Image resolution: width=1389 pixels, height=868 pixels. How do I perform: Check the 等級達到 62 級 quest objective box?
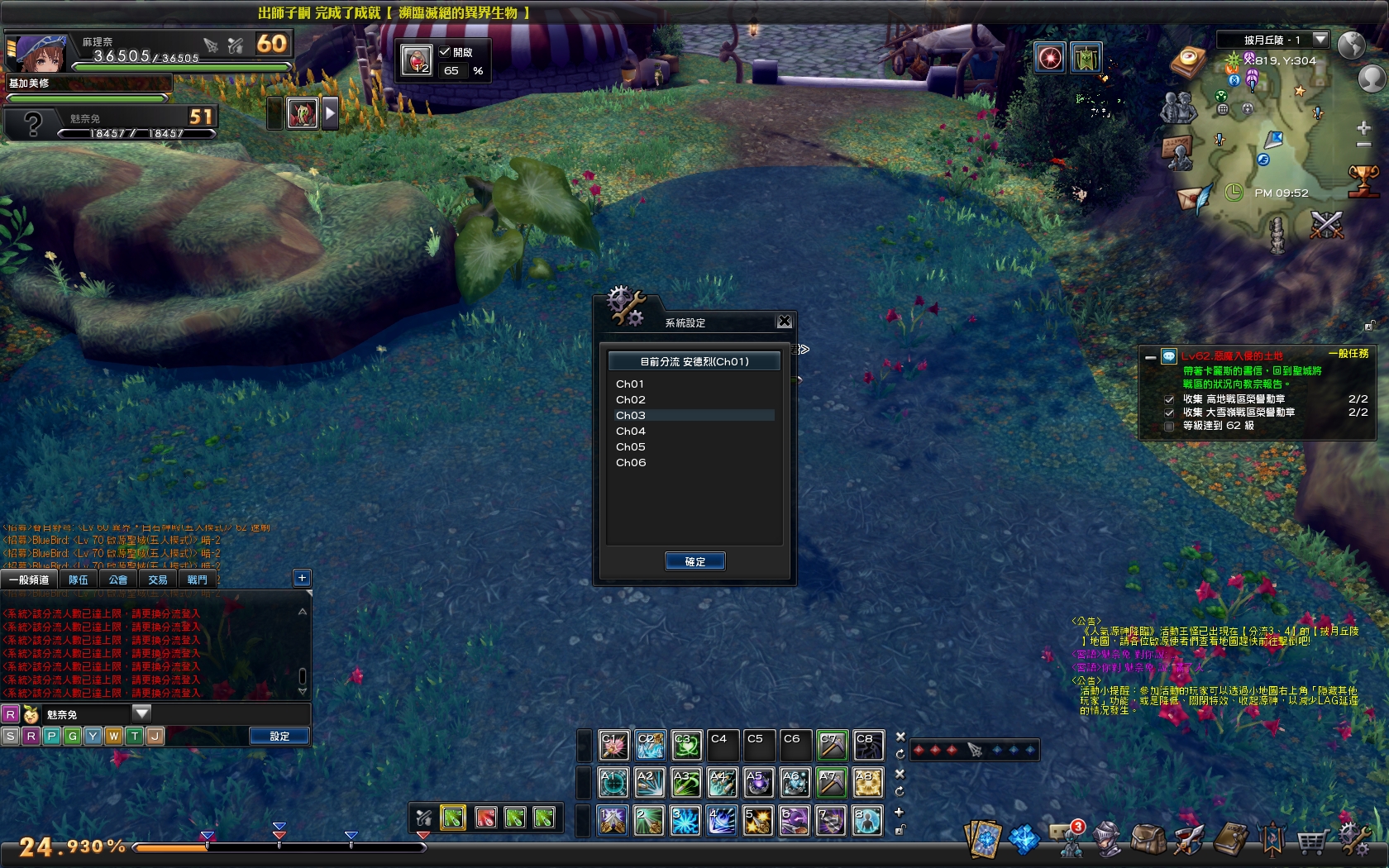[1168, 427]
